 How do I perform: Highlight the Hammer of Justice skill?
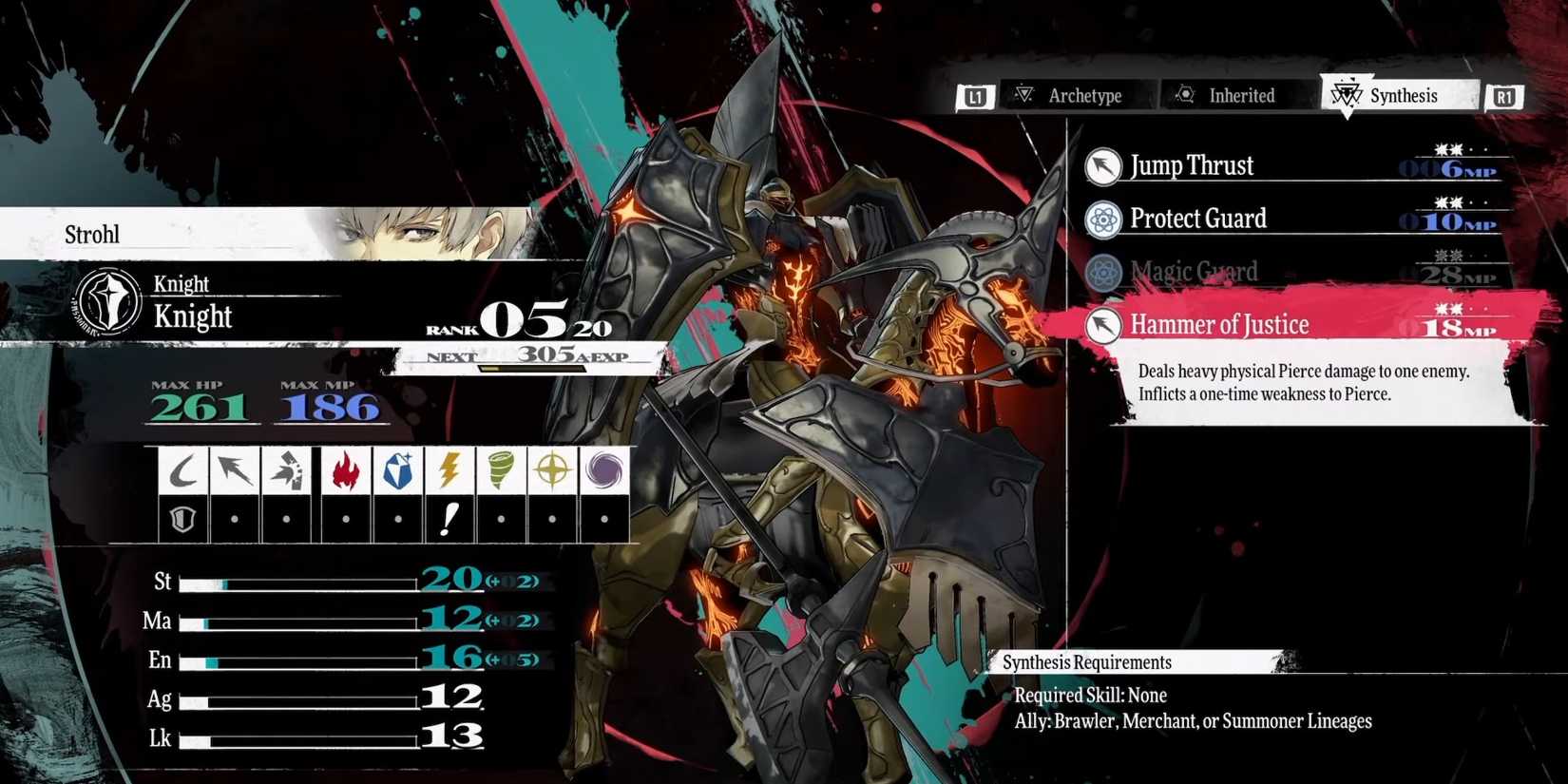click(1219, 325)
